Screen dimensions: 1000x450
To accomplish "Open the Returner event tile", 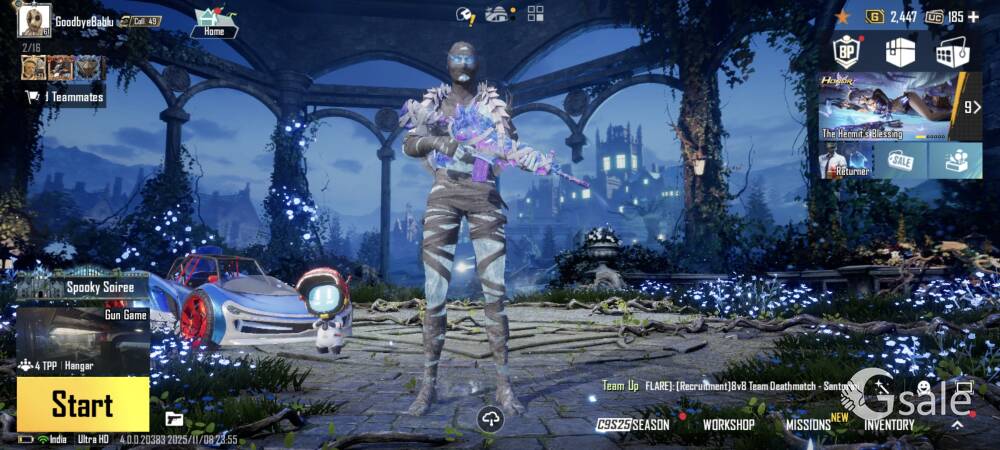I will tap(845, 160).
